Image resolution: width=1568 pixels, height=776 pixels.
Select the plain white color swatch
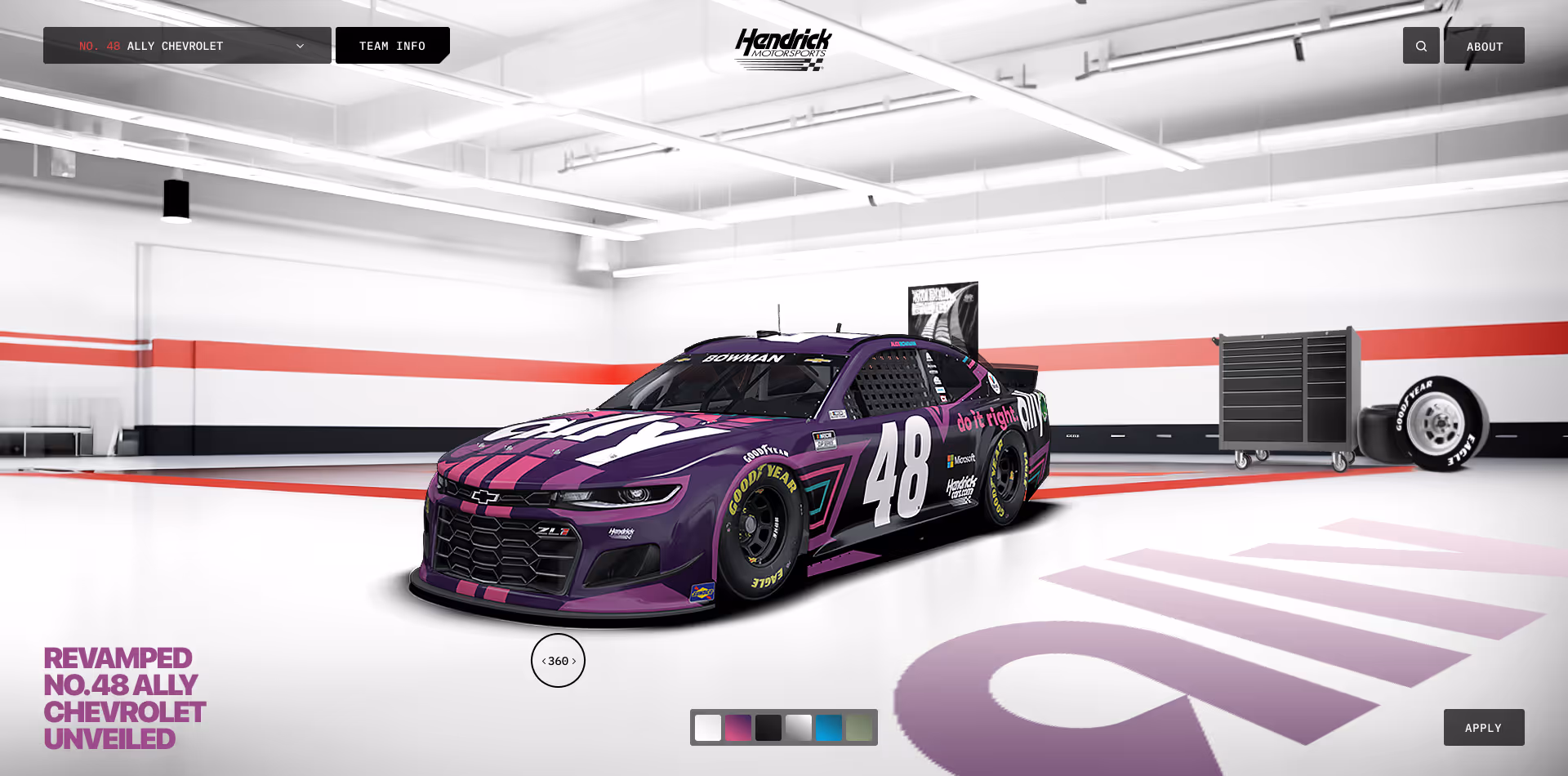coord(708,728)
